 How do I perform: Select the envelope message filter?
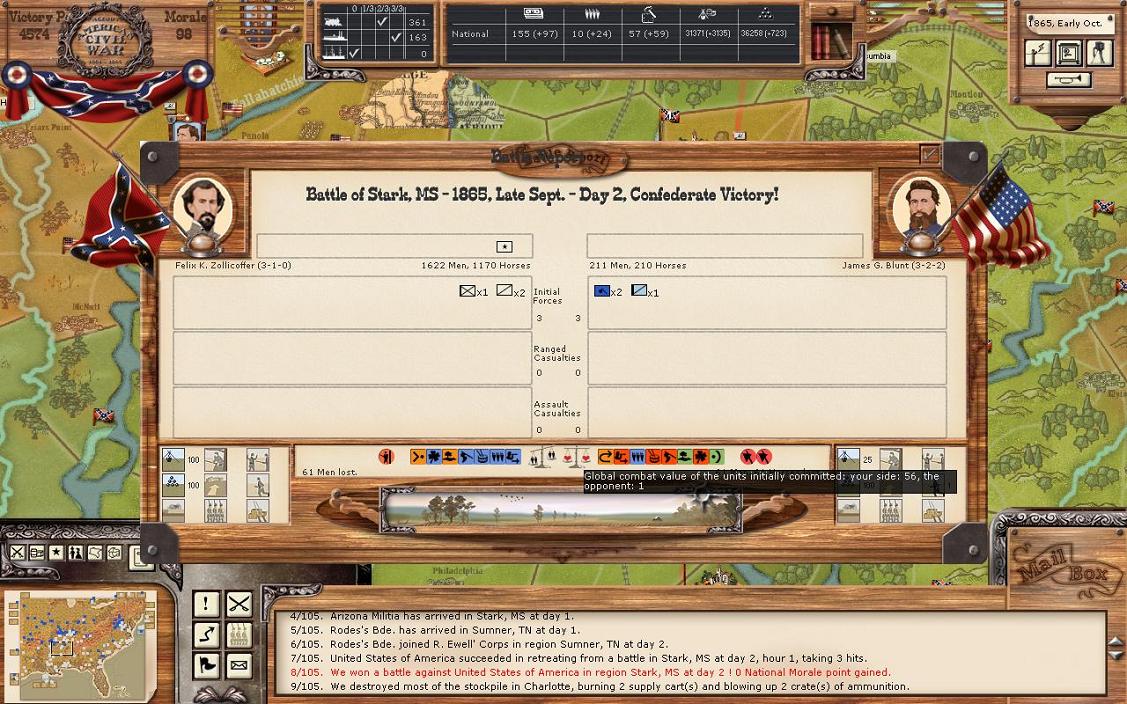pos(238,665)
